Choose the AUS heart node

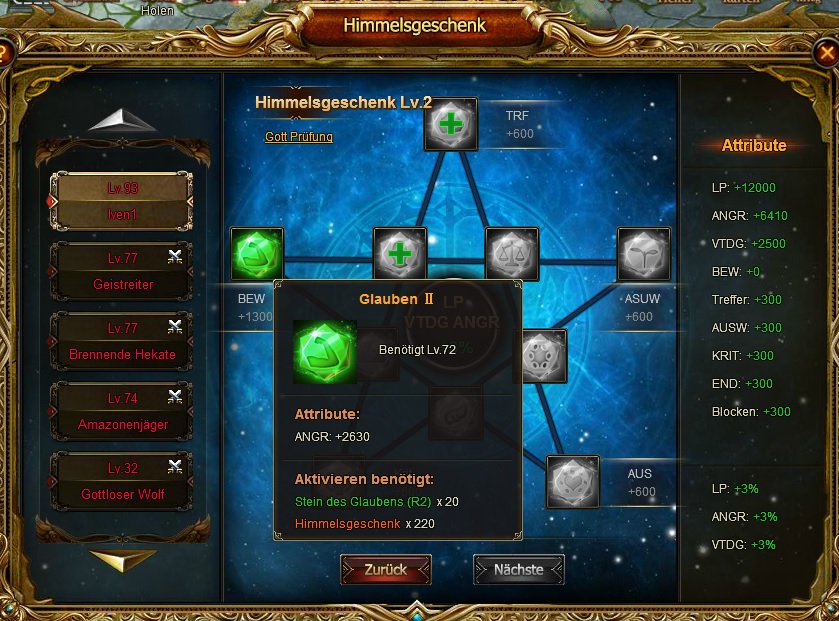point(573,482)
